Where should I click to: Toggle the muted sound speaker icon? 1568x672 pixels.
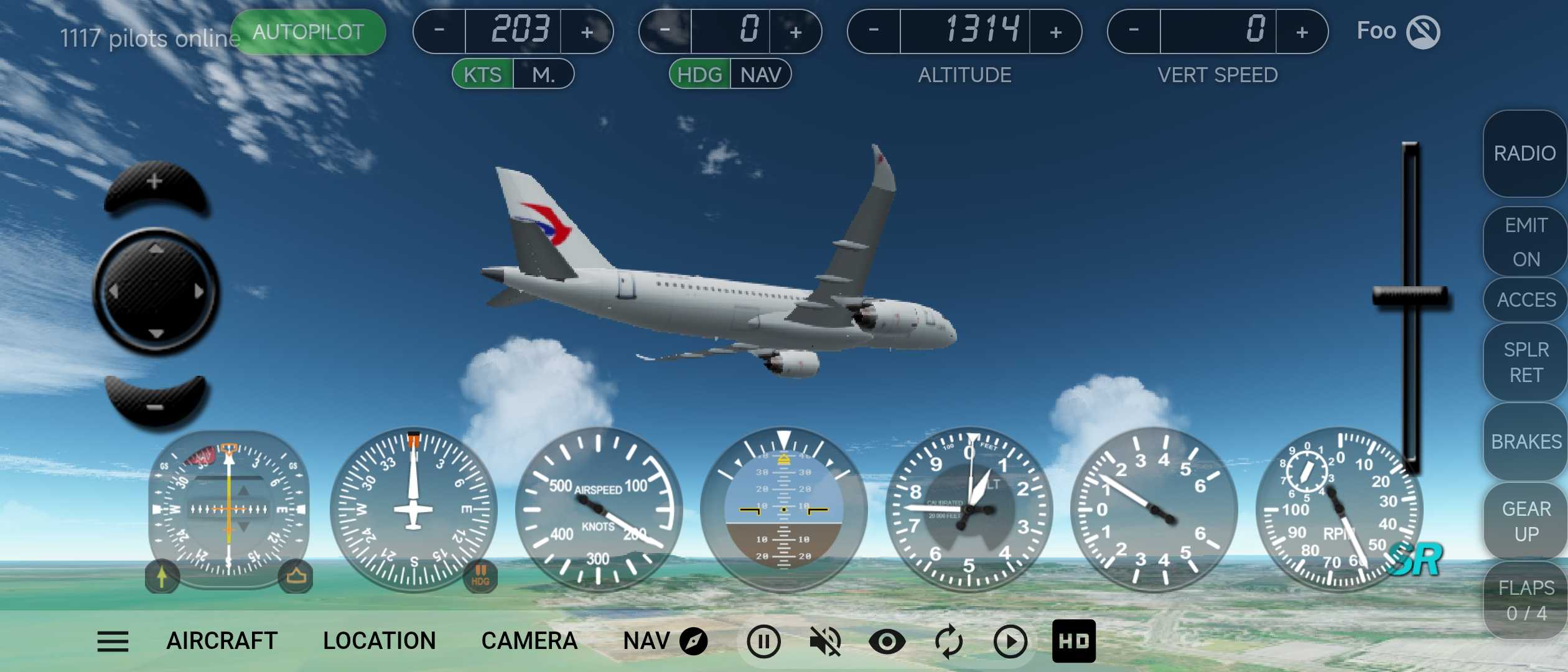point(824,641)
